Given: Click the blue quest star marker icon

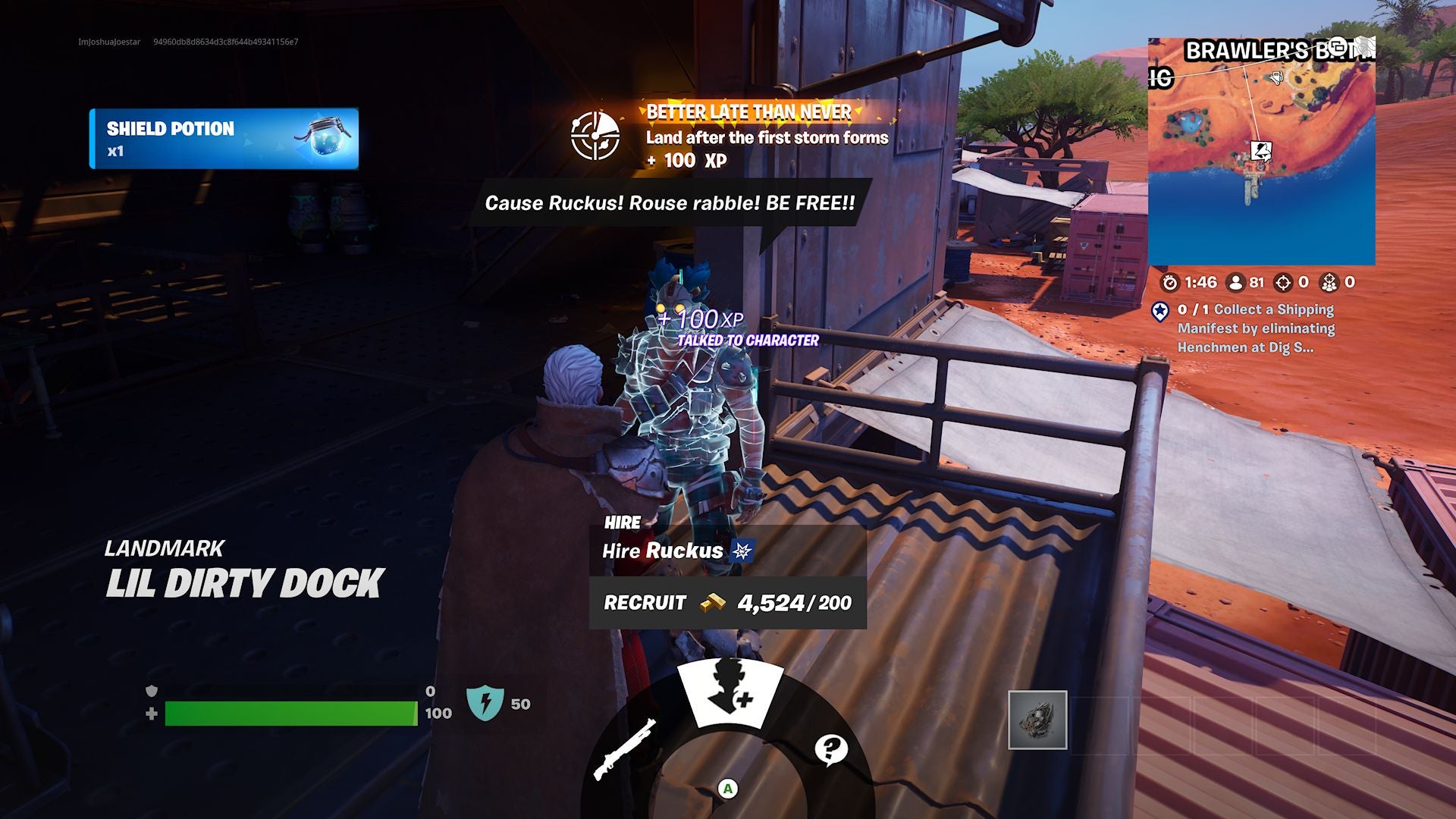Looking at the screenshot, I should (x=1160, y=309).
